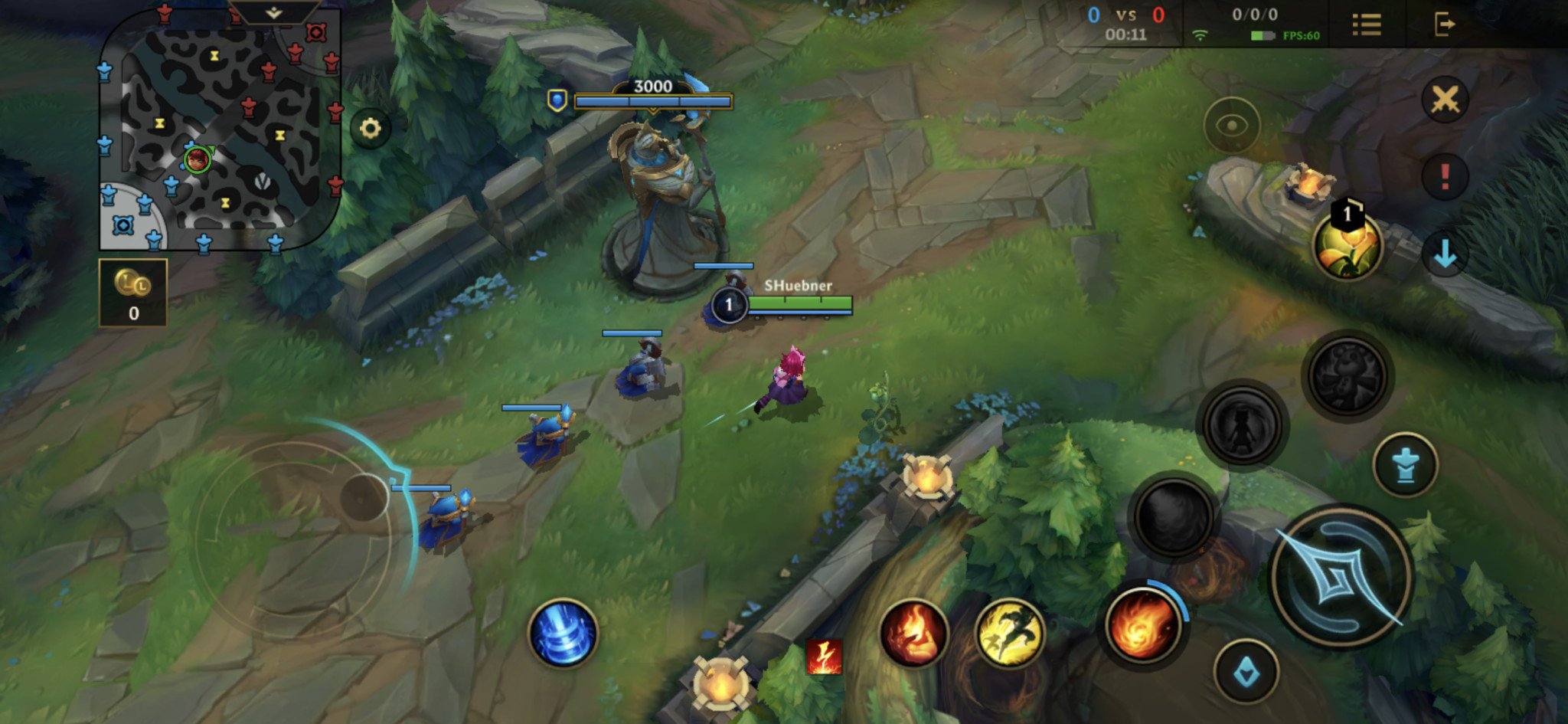
Task: Activate the Ignite summoner spell
Action: point(913,634)
